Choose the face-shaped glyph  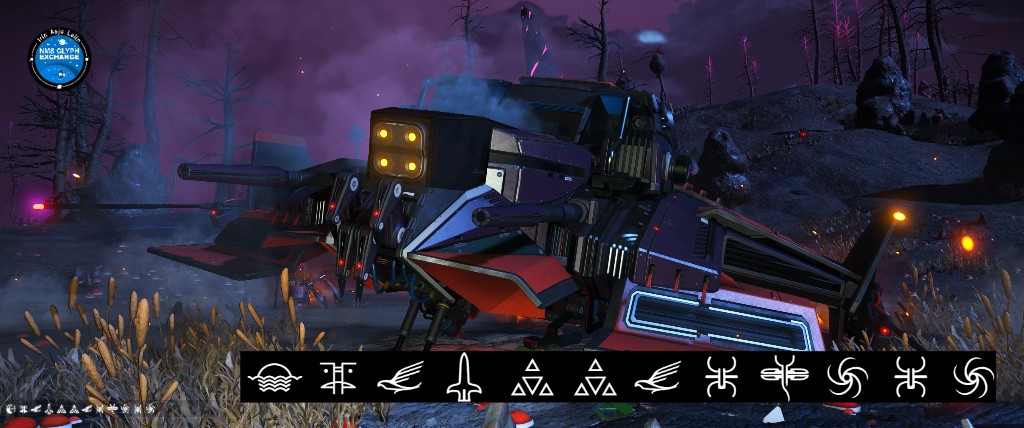(338, 378)
